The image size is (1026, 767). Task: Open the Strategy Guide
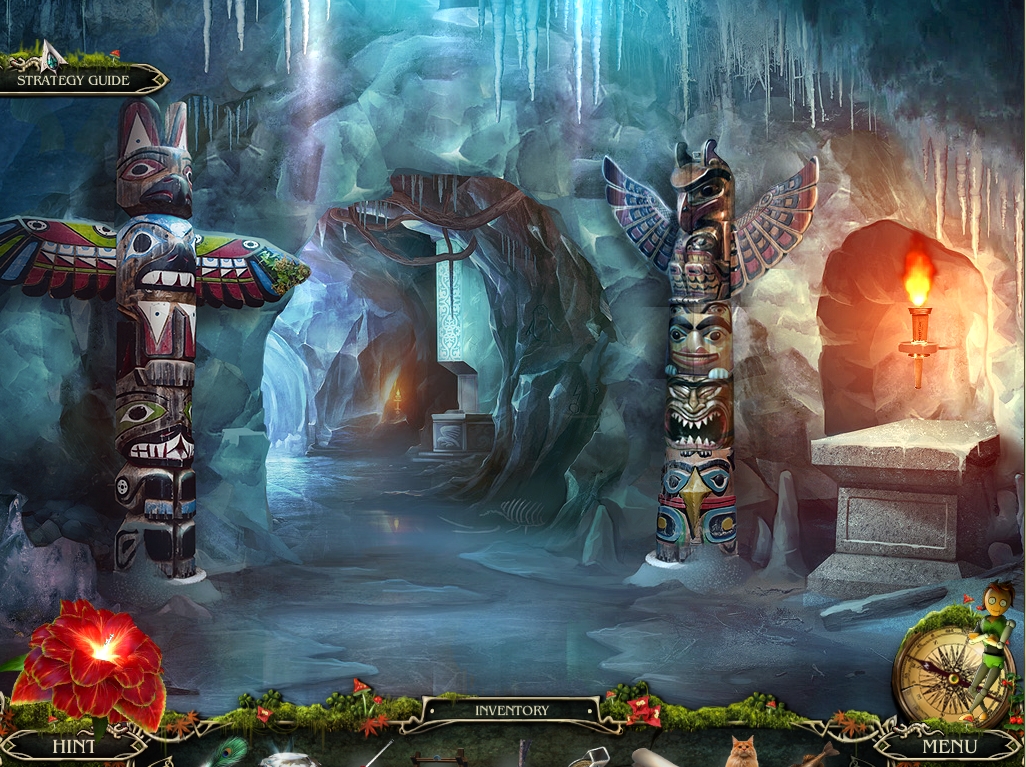point(74,80)
